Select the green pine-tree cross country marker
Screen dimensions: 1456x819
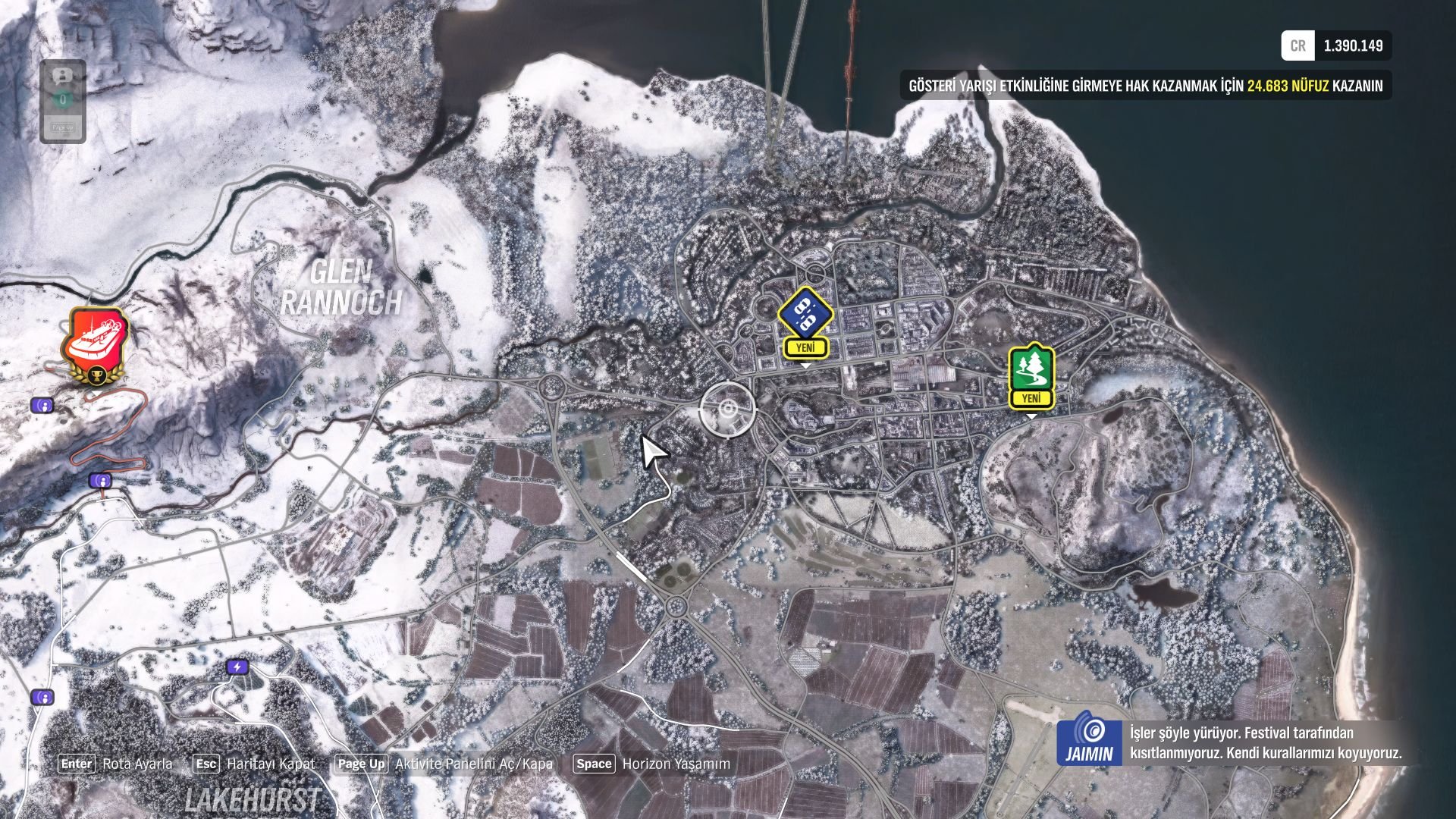point(1031,370)
